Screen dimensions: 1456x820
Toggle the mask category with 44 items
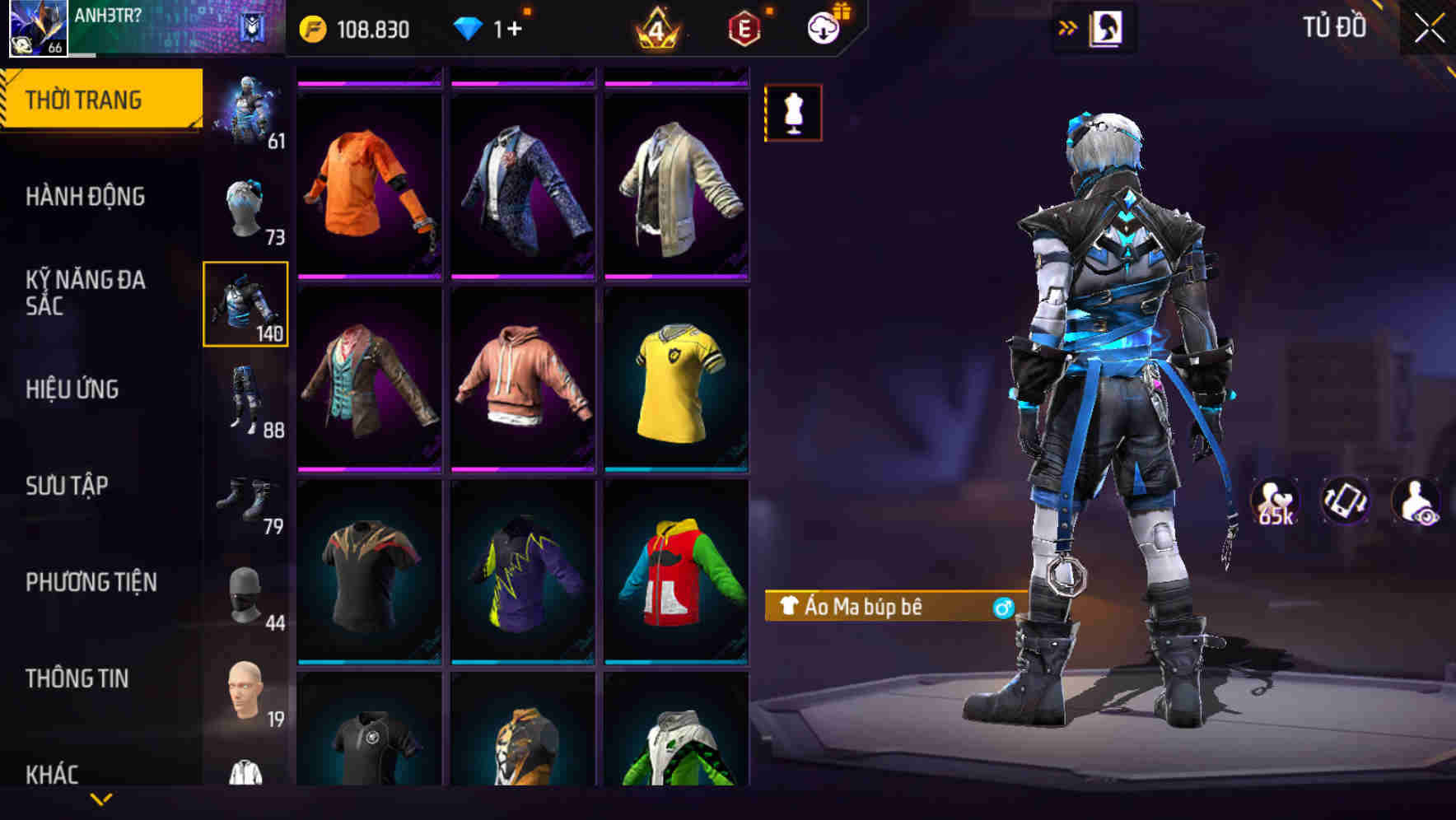[x=245, y=594]
